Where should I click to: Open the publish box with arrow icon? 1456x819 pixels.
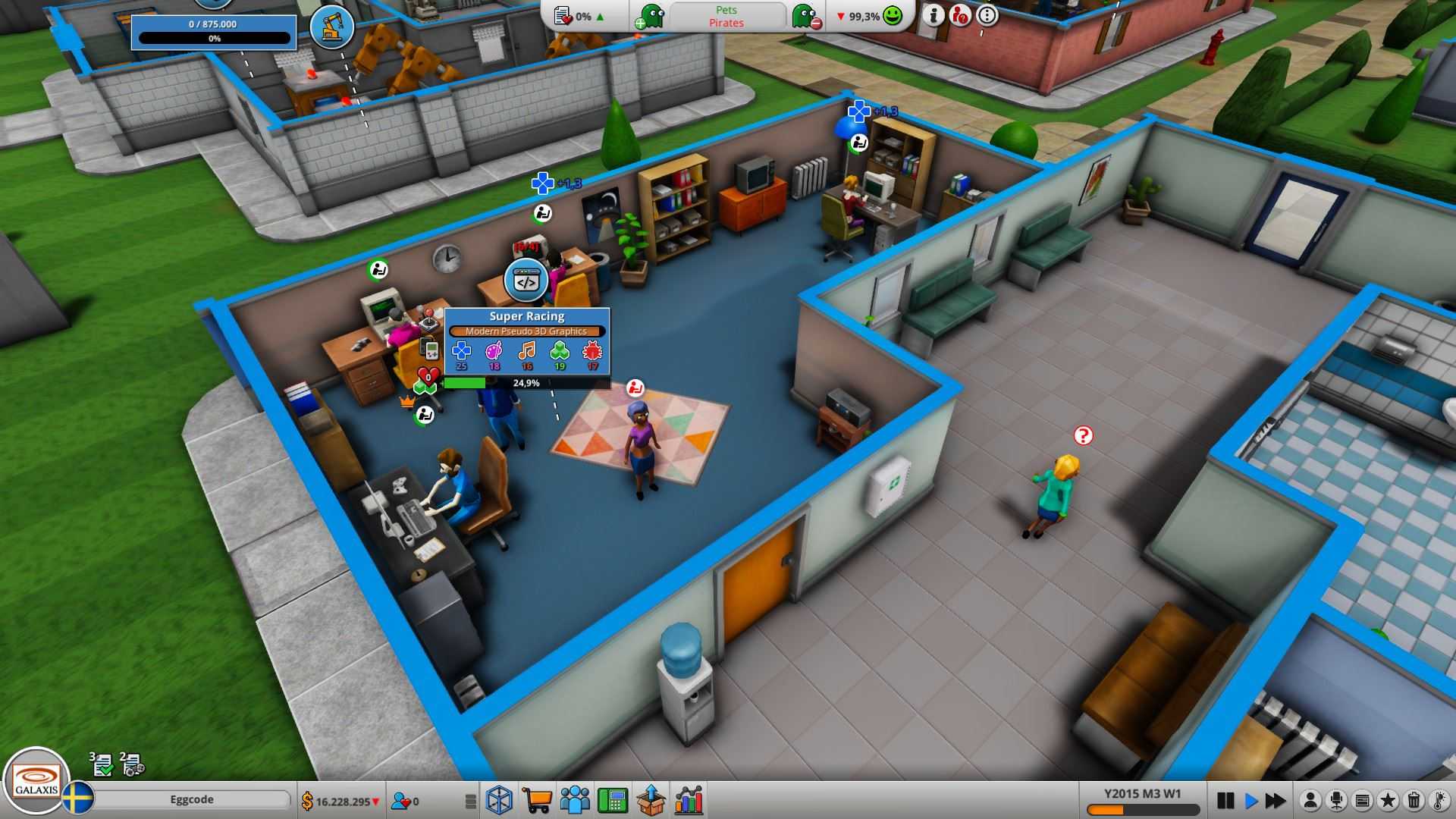652,800
